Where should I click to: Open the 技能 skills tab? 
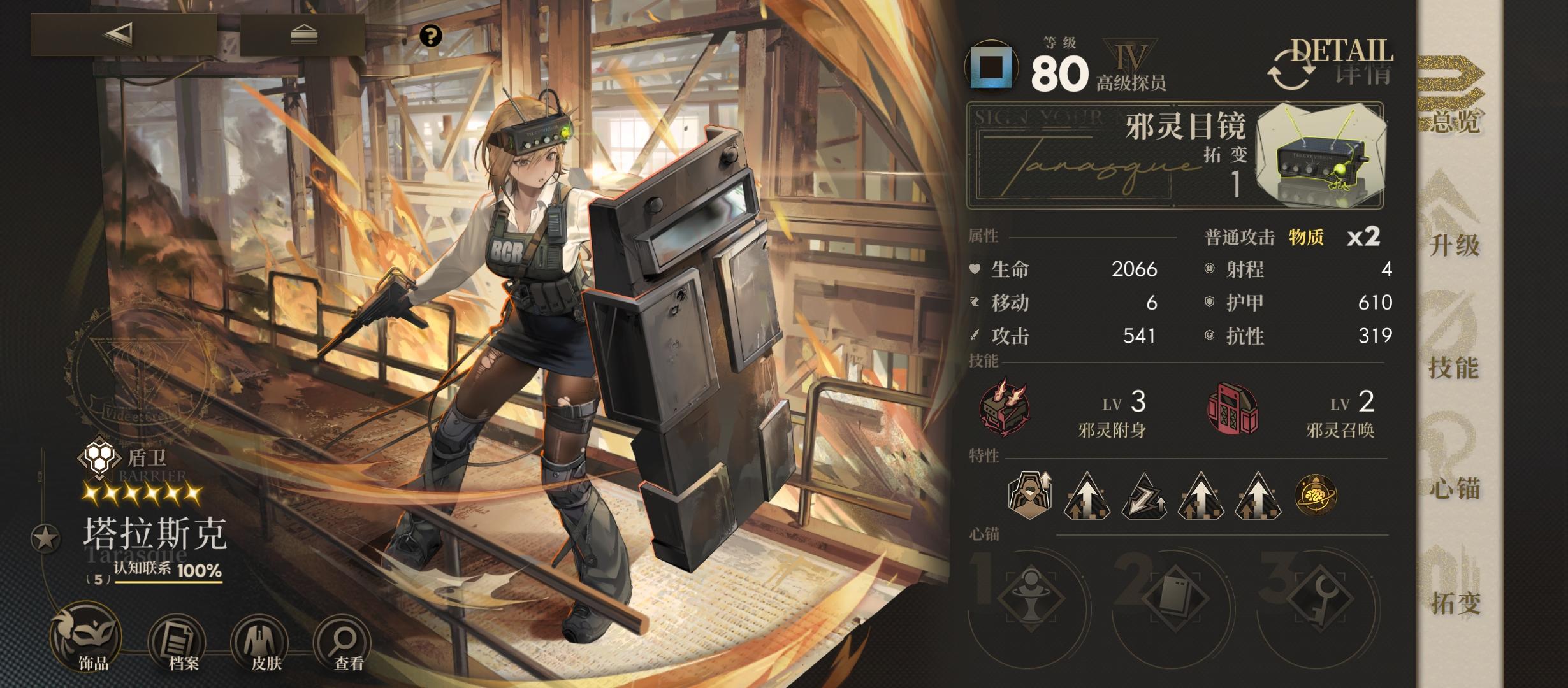[x=1454, y=344]
